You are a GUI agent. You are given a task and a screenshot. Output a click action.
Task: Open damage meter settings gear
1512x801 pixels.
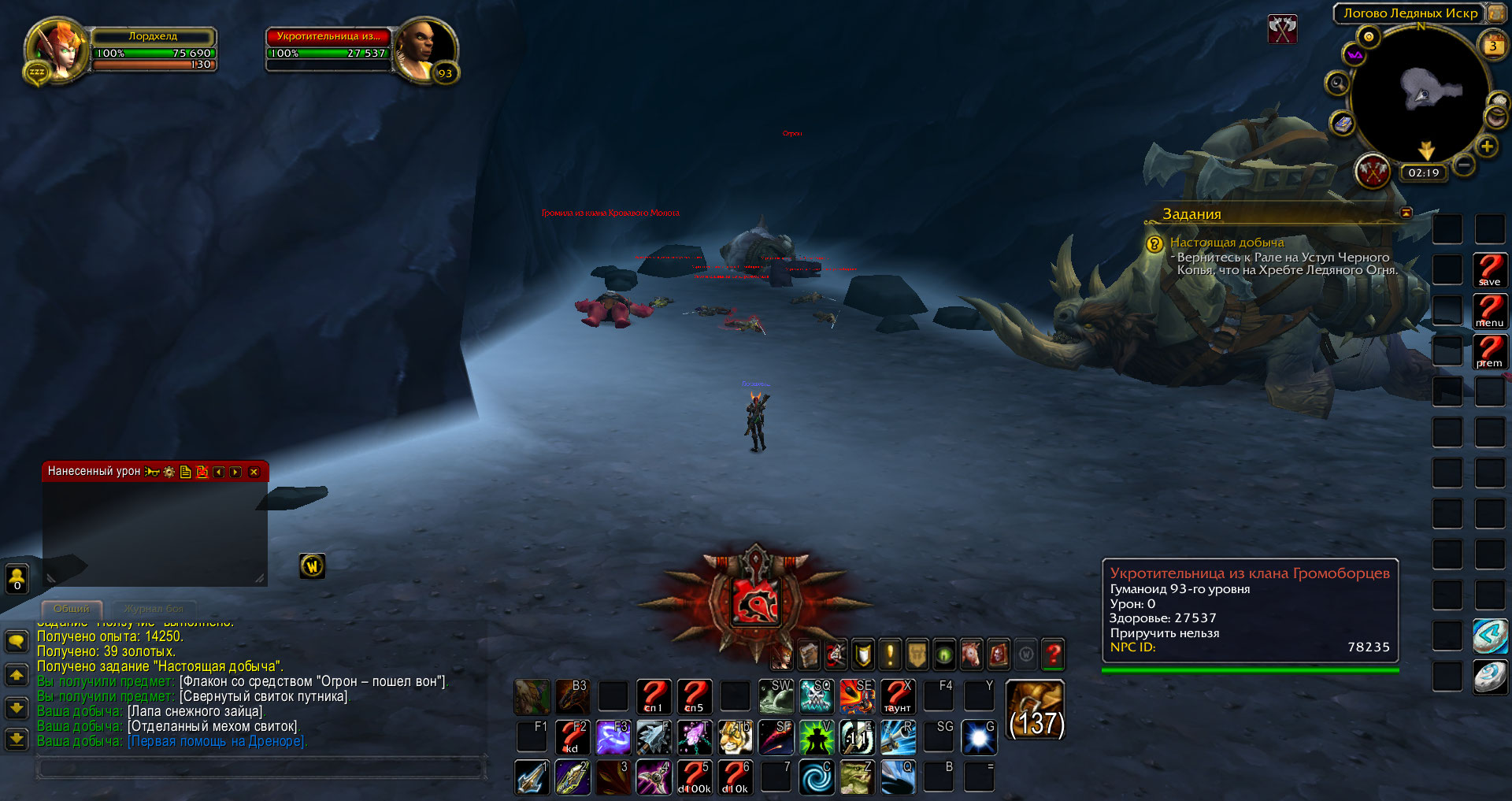(x=169, y=472)
